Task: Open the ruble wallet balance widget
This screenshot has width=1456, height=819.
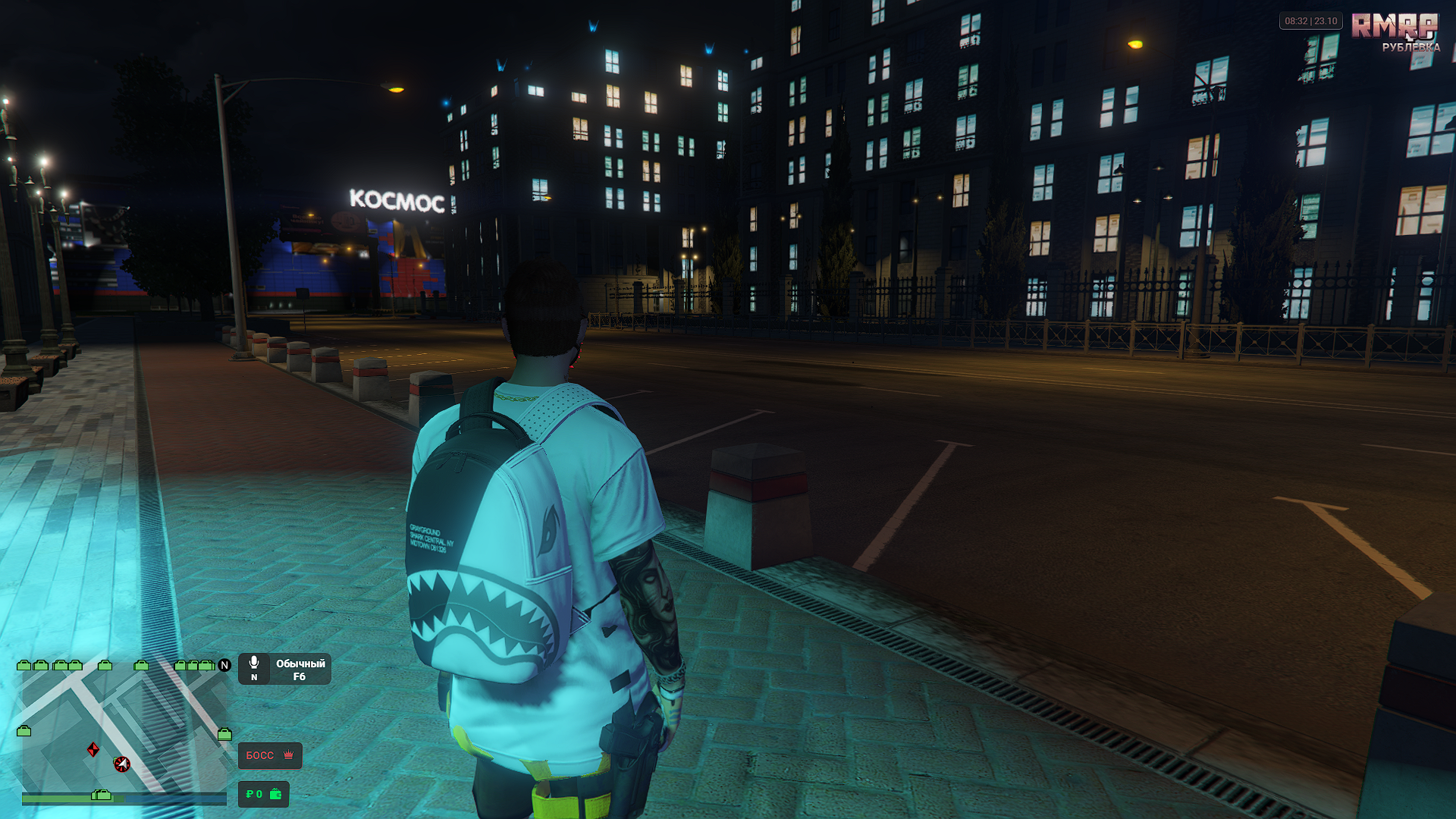Action: tap(263, 794)
